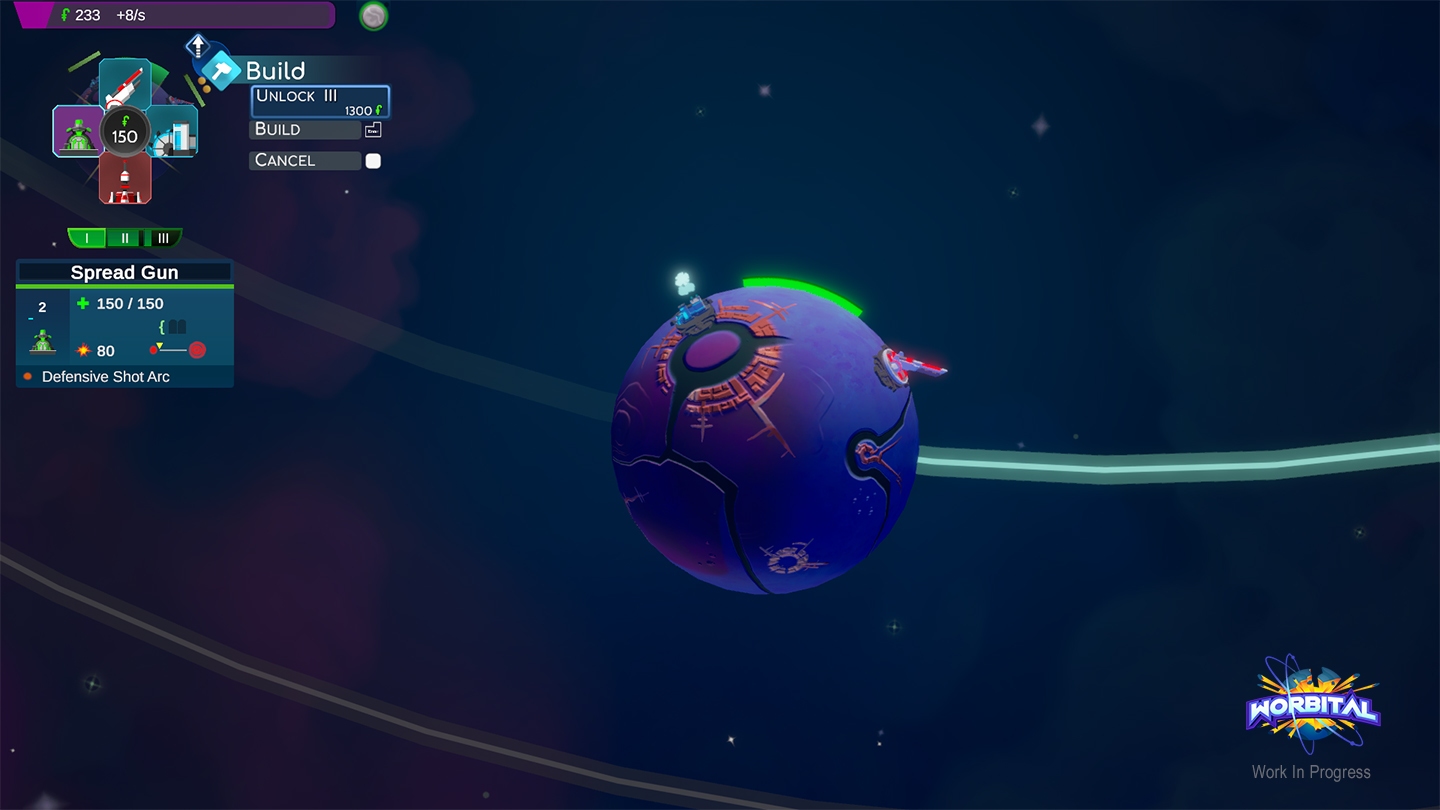Click the green health cross icon showing 150/150
This screenshot has height=810, width=1440.
[x=83, y=303]
